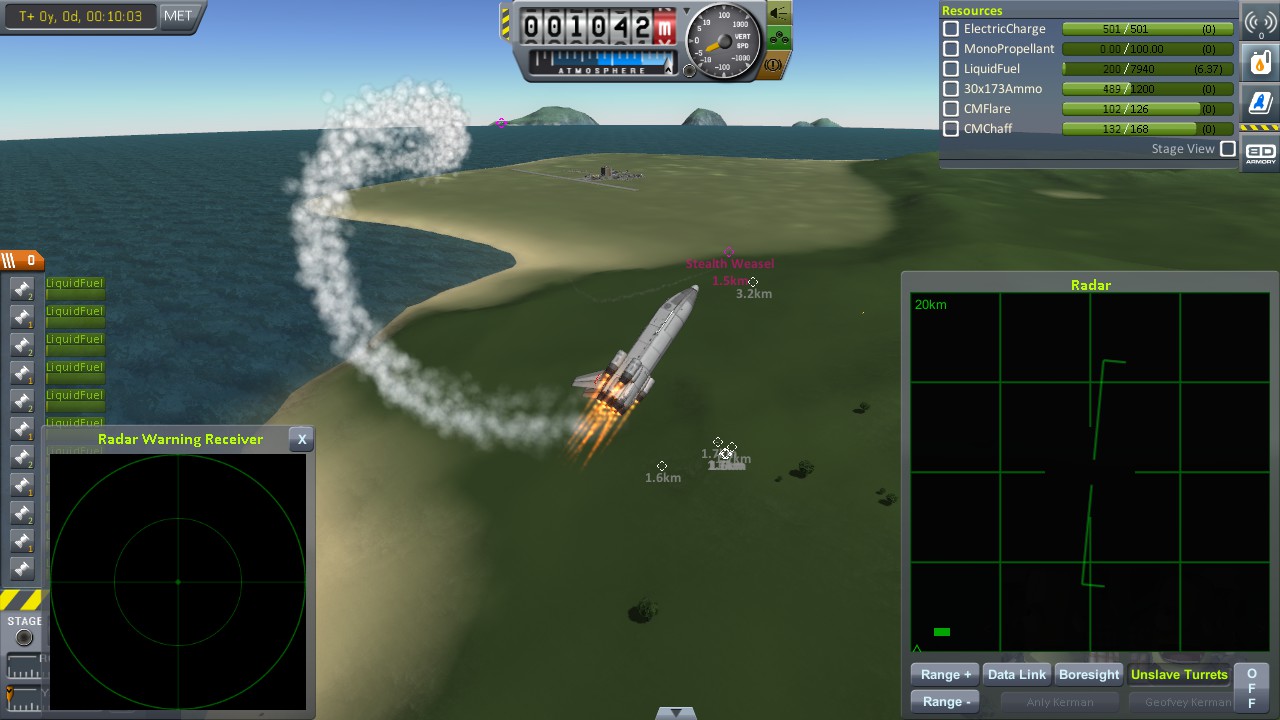Toggle the fuel can resources panel button

[1260, 62]
